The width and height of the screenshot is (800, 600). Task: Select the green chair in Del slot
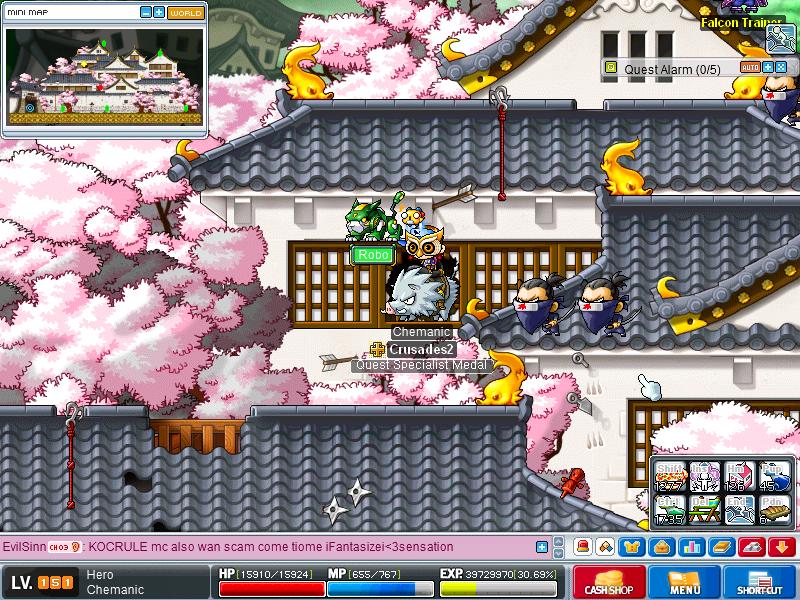[704, 509]
